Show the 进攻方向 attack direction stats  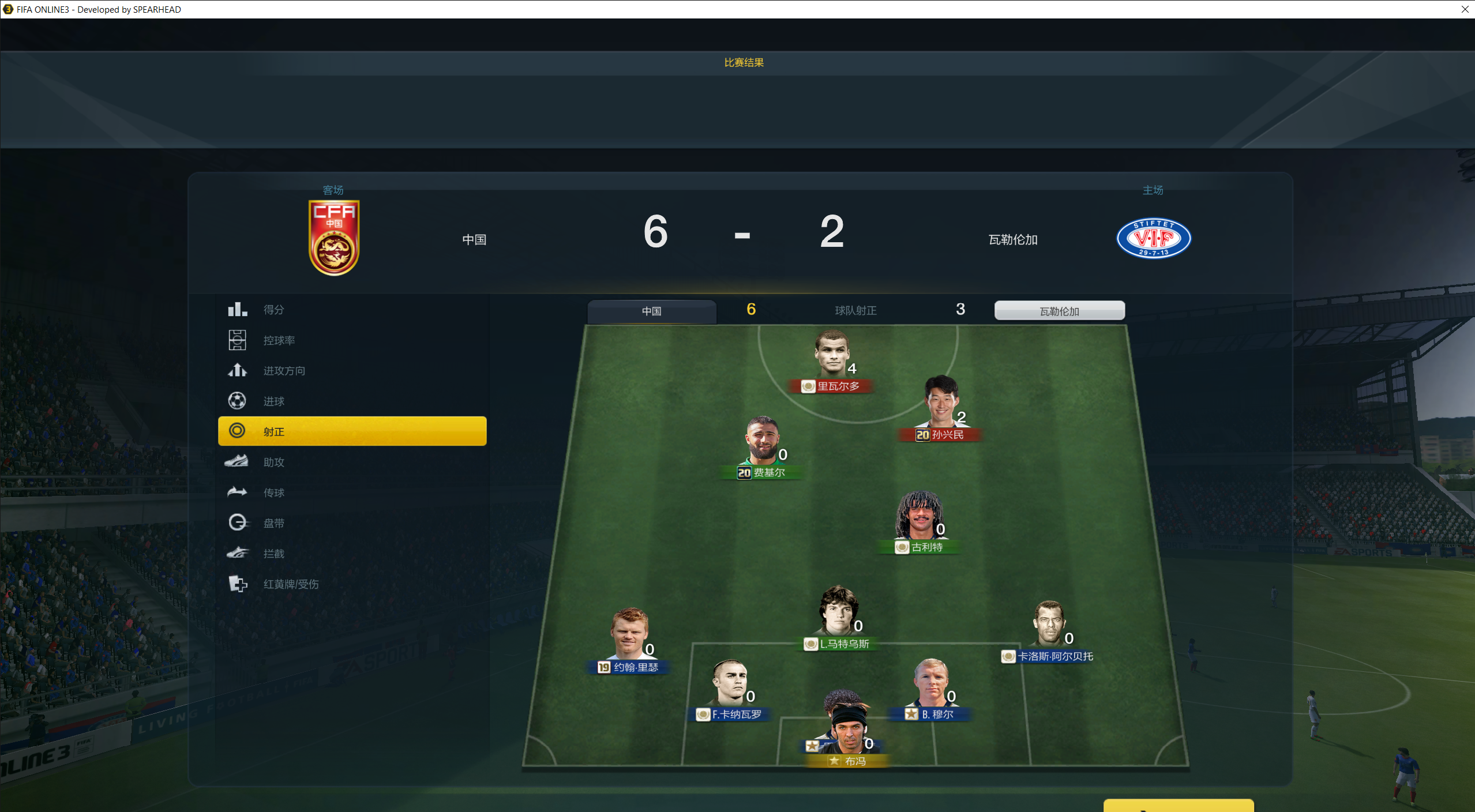pos(284,371)
